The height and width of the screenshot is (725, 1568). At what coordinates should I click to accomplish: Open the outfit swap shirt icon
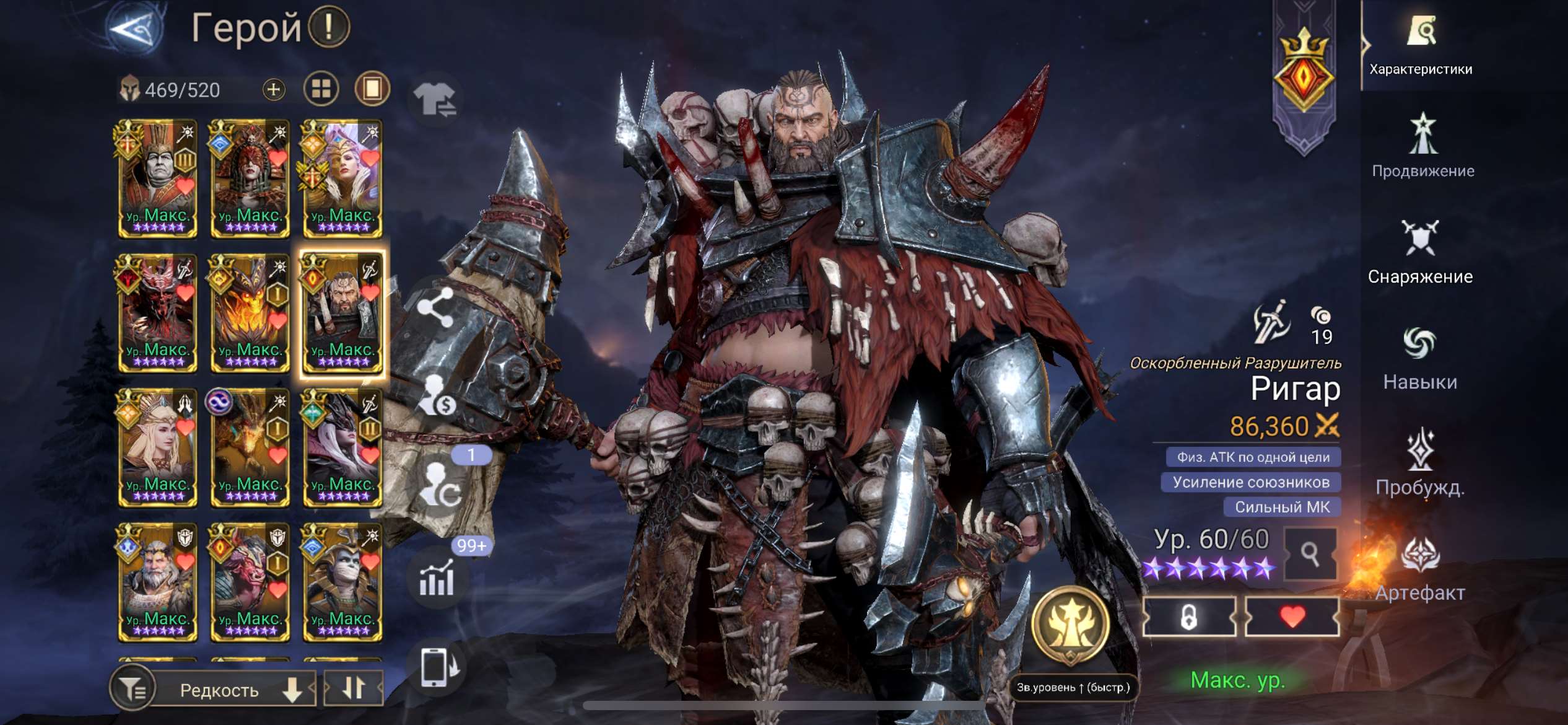435,99
